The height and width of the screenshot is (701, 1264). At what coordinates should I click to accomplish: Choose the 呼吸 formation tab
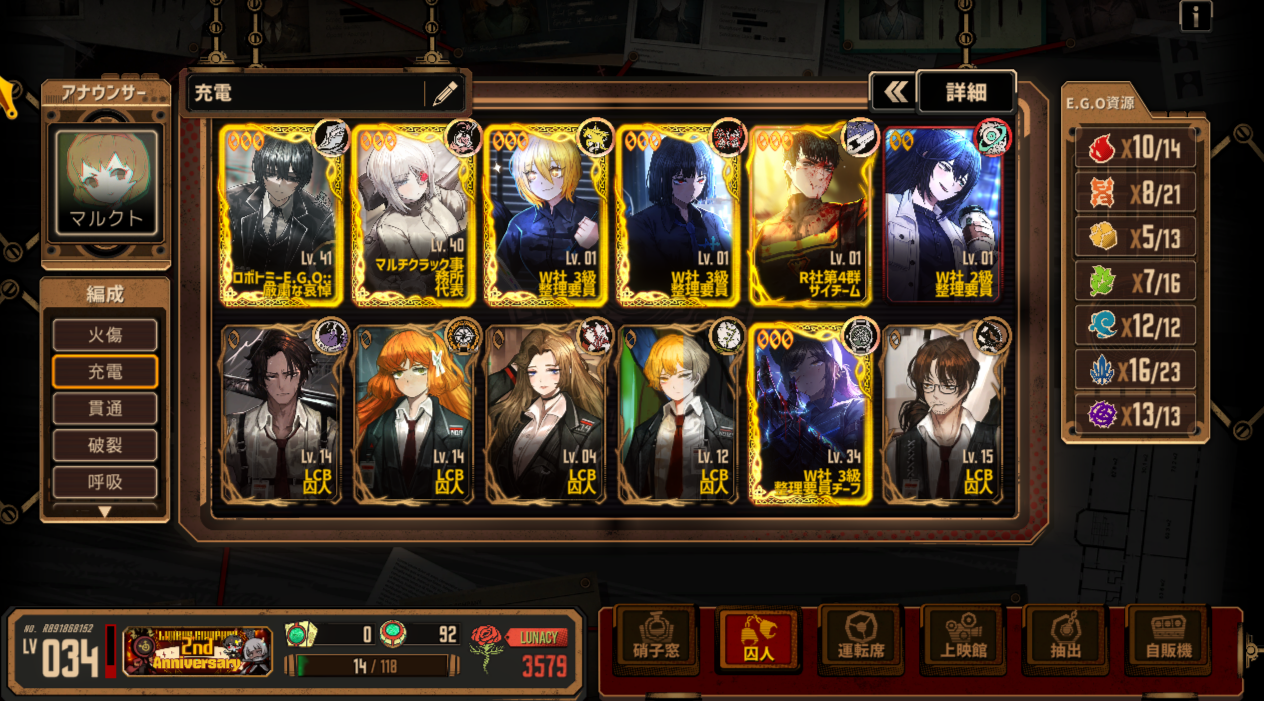pyautogui.click(x=105, y=482)
